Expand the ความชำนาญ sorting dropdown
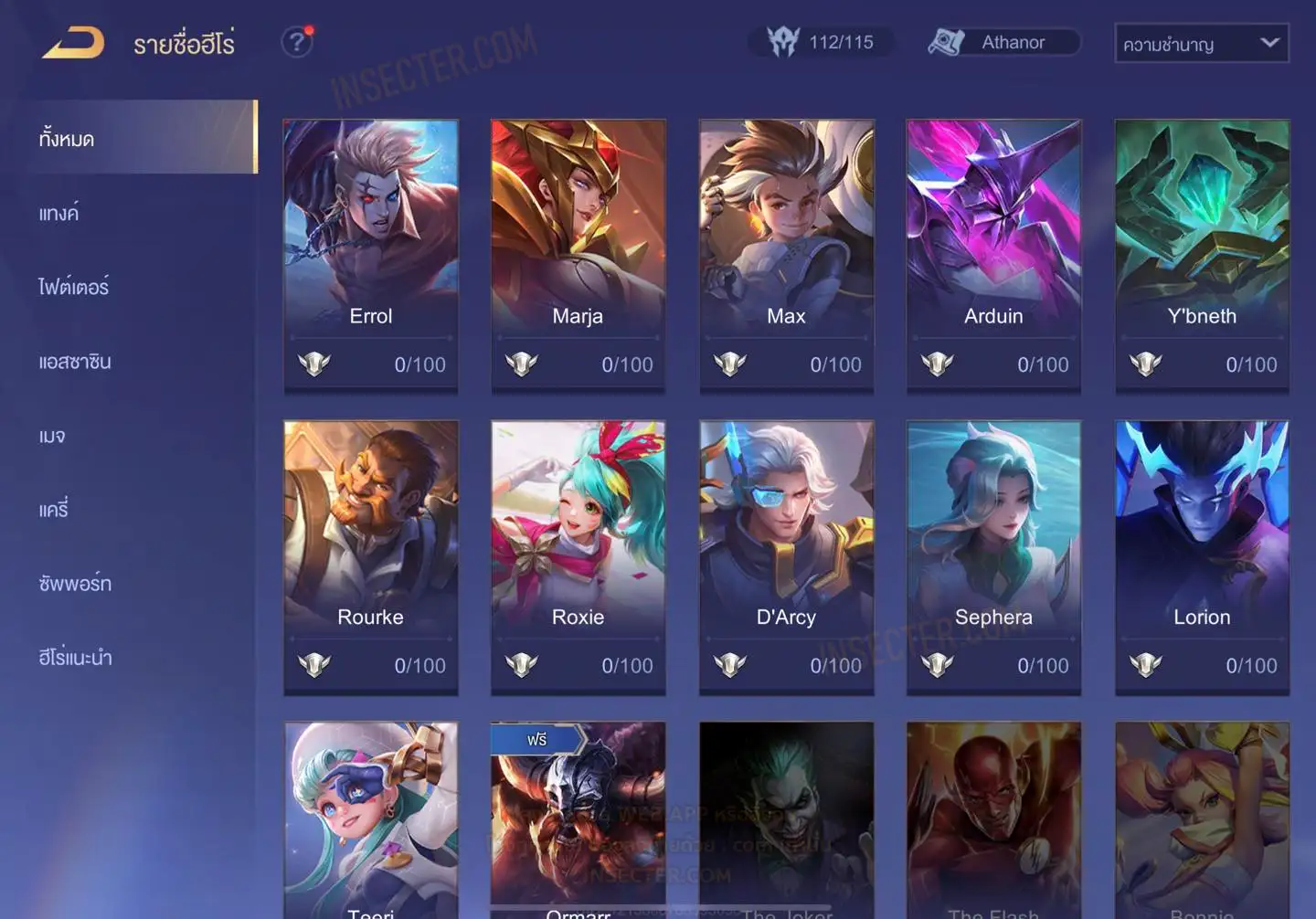The height and width of the screenshot is (919, 1316). (x=1201, y=44)
